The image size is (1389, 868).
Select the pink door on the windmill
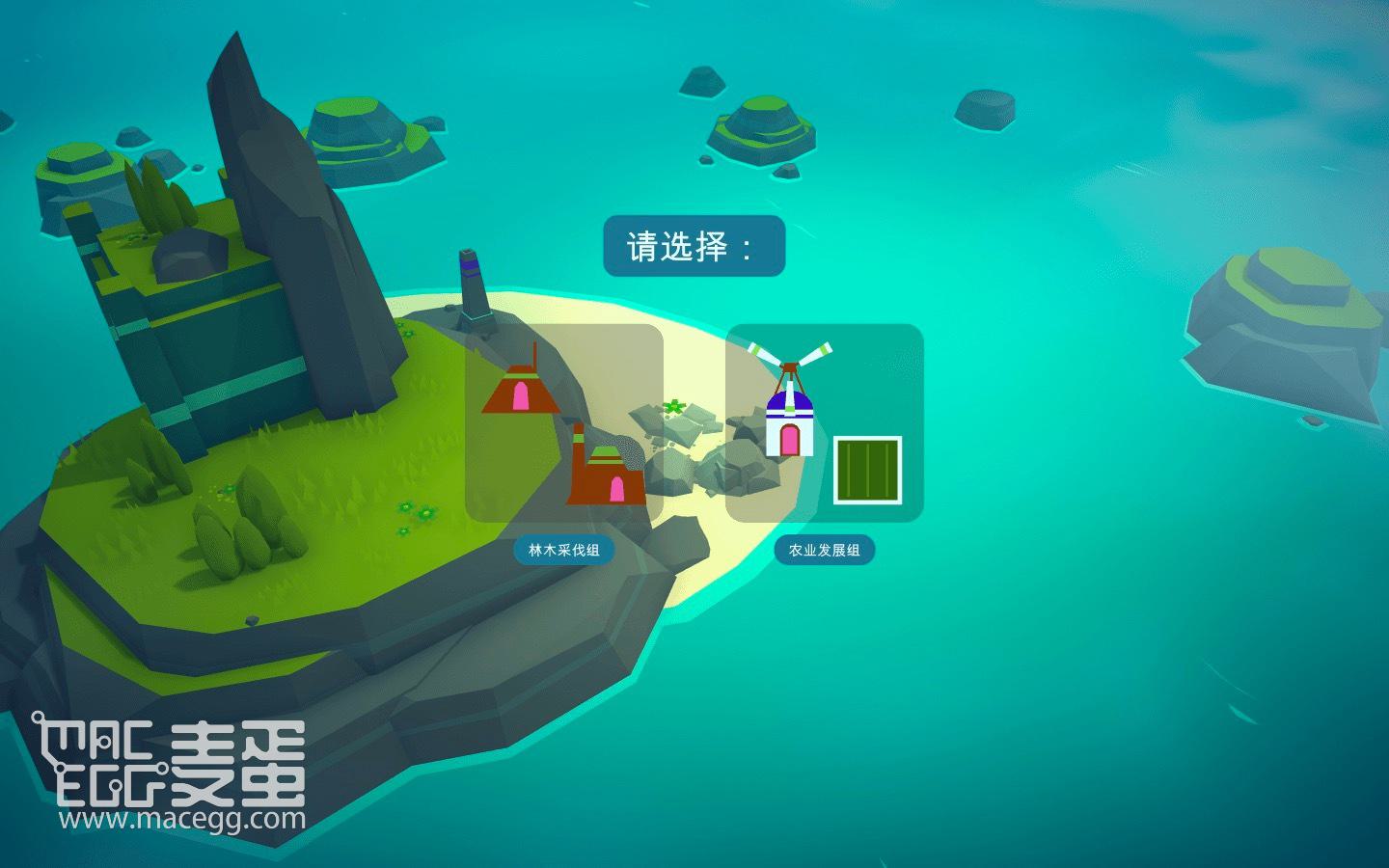pyautogui.click(x=791, y=442)
